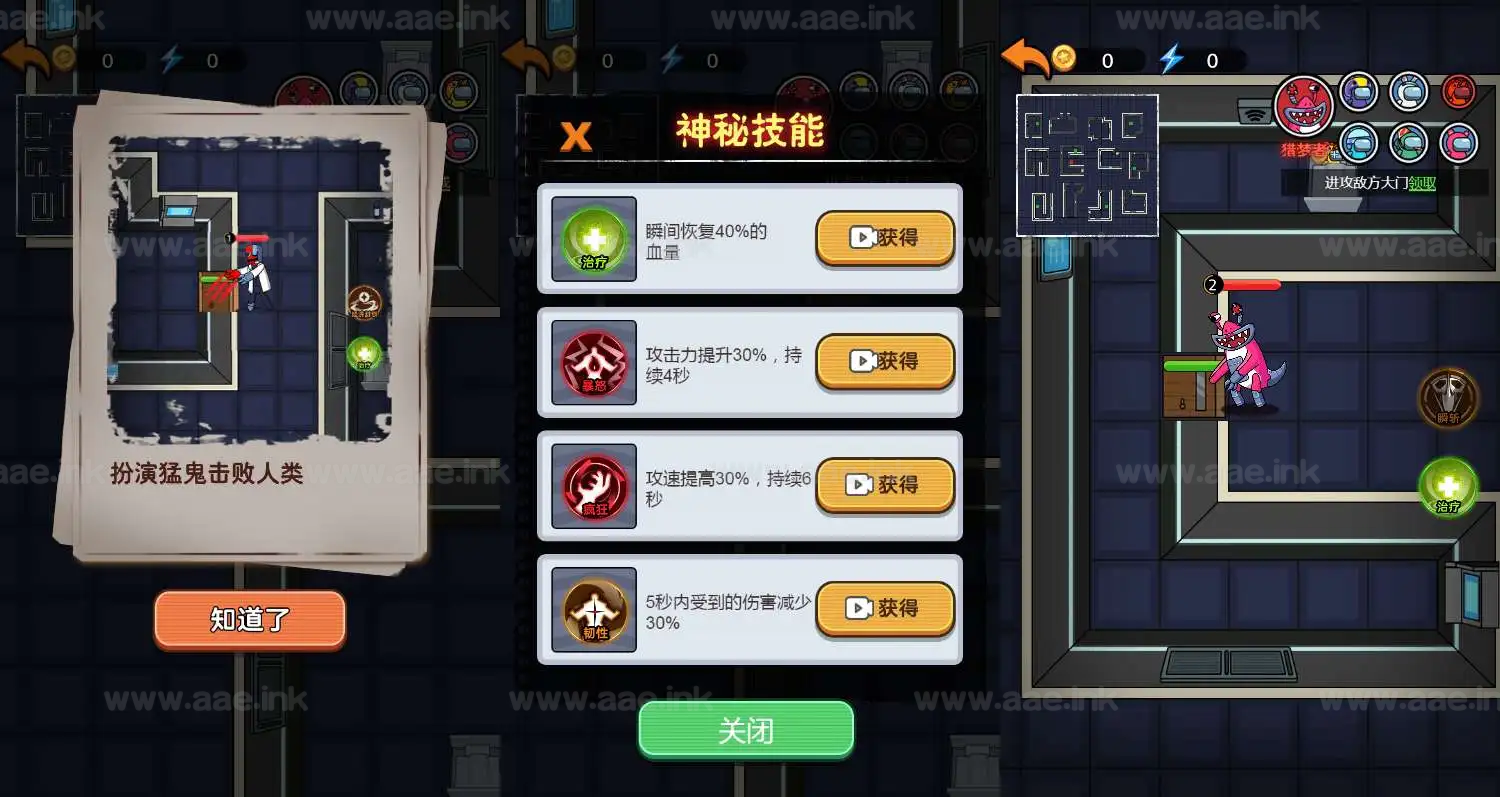This screenshot has width=1500, height=797.
Task: Open the red monster 猎梦者 avatar portrait
Action: 1305,105
